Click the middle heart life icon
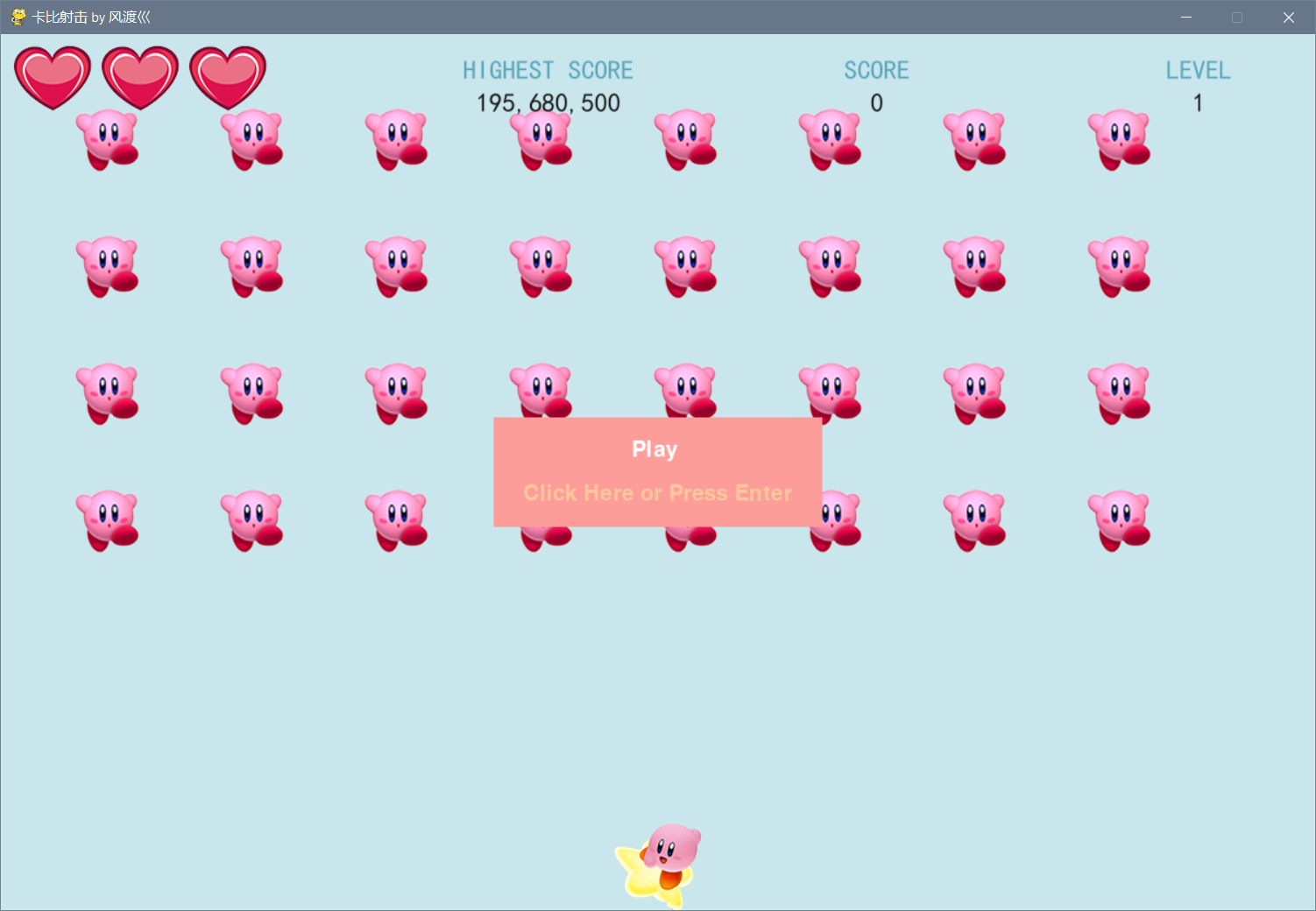Image resolution: width=1316 pixels, height=911 pixels. point(139,77)
